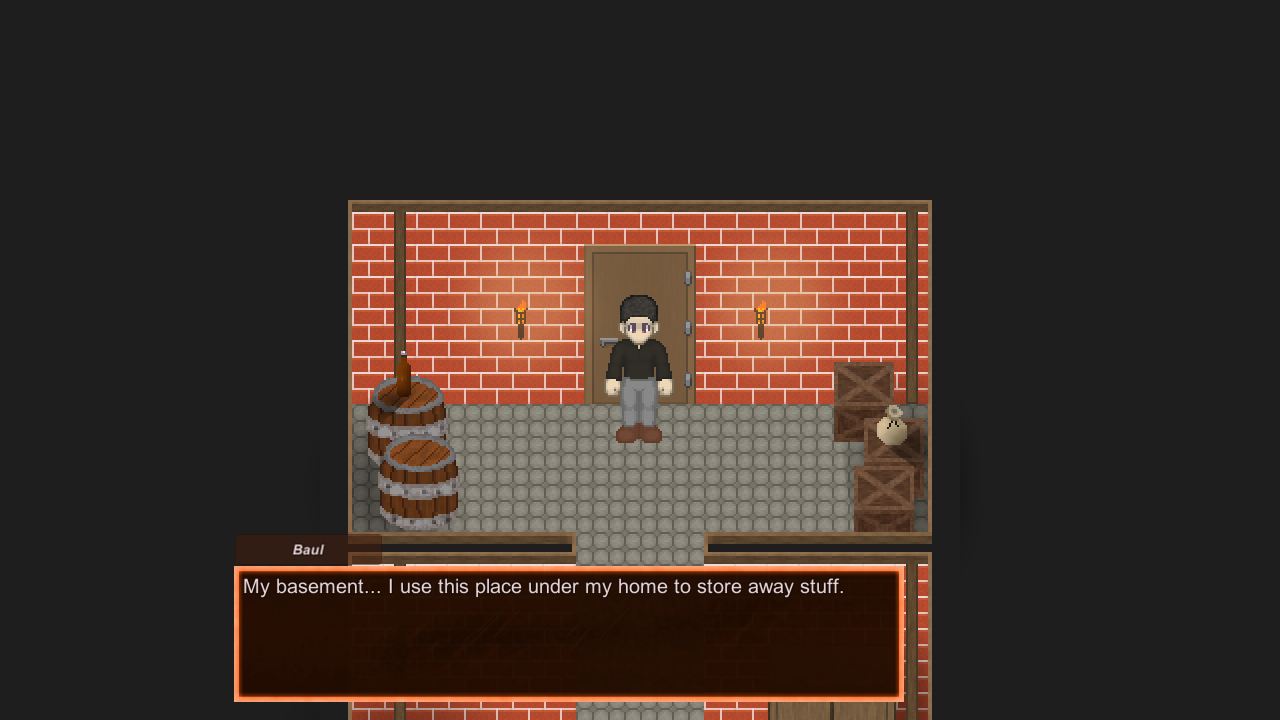Click the sack resting on the crates
Screen dimensions: 1280x720
click(891, 428)
